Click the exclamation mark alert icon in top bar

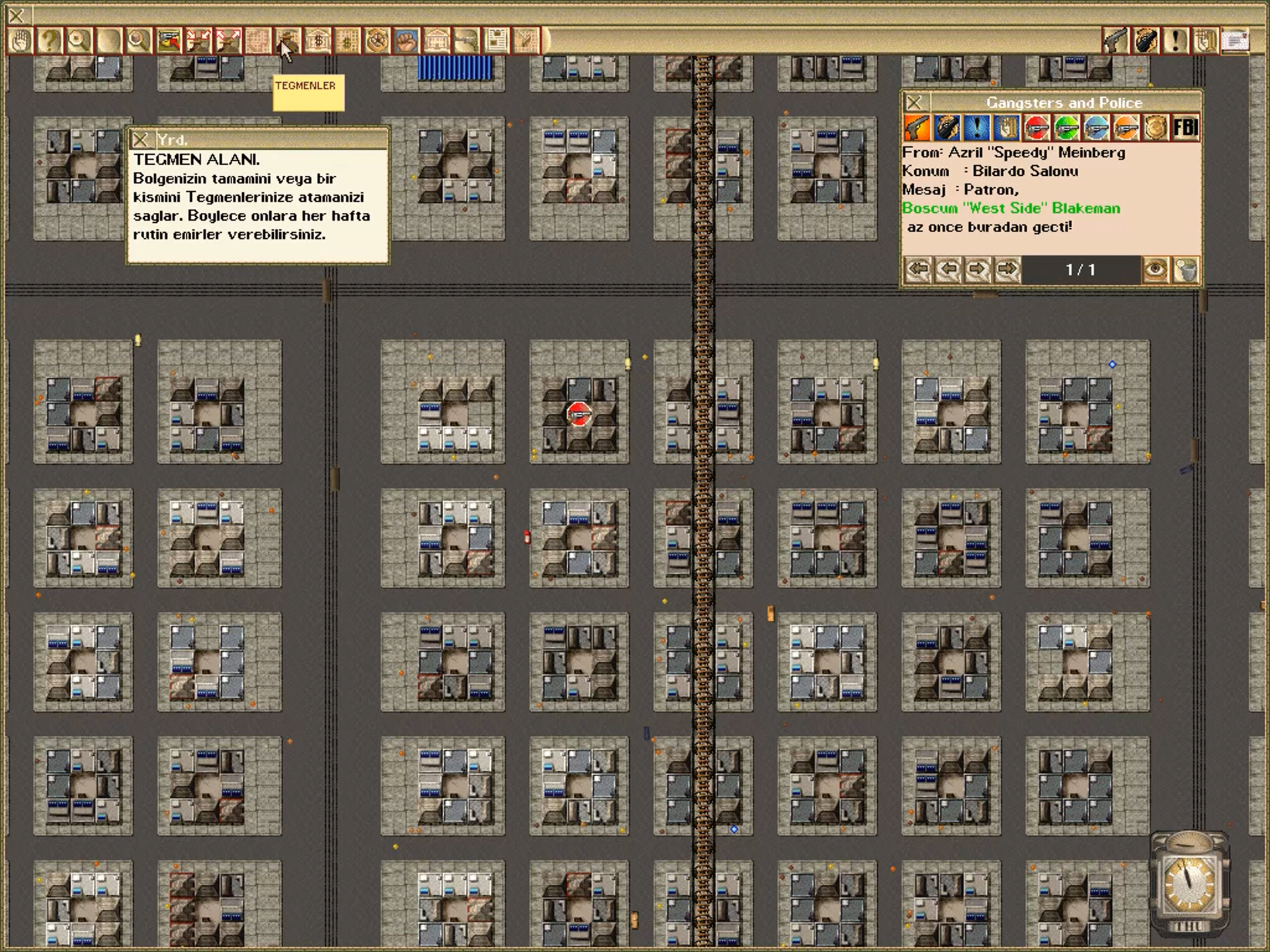(1175, 41)
